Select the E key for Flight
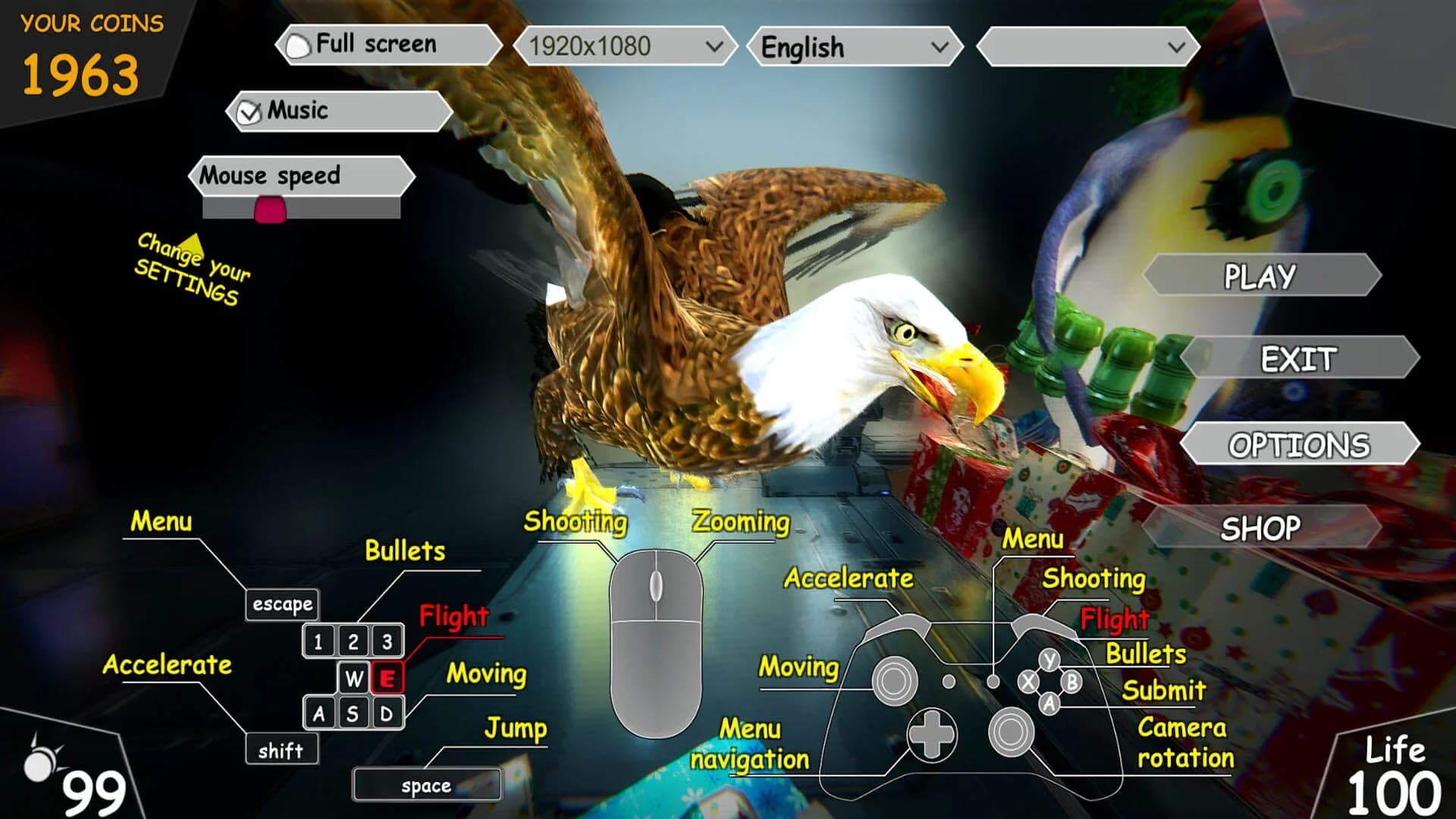This screenshot has width=1456, height=819. pyautogui.click(x=388, y=679)
